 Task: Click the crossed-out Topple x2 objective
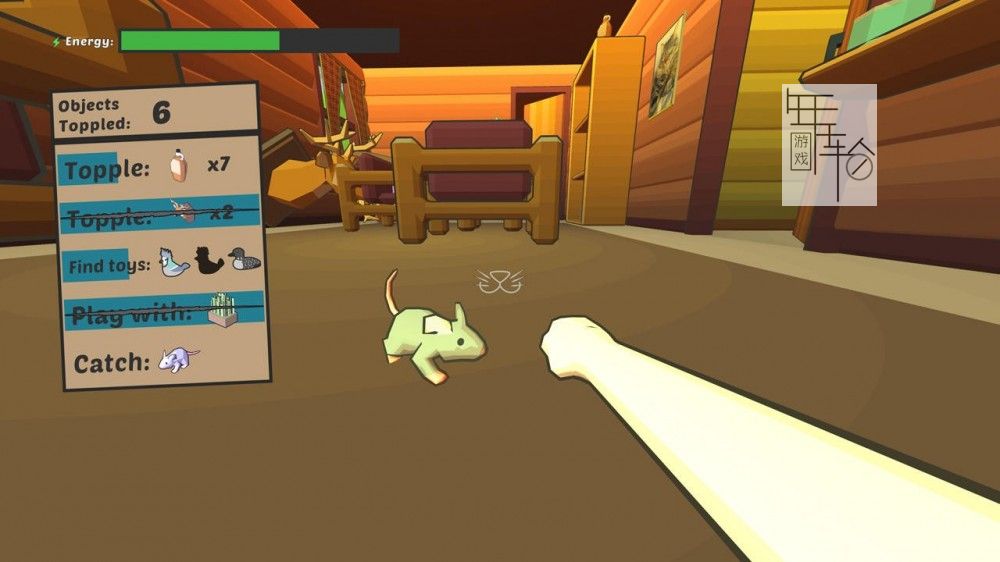tap(158, 214)
